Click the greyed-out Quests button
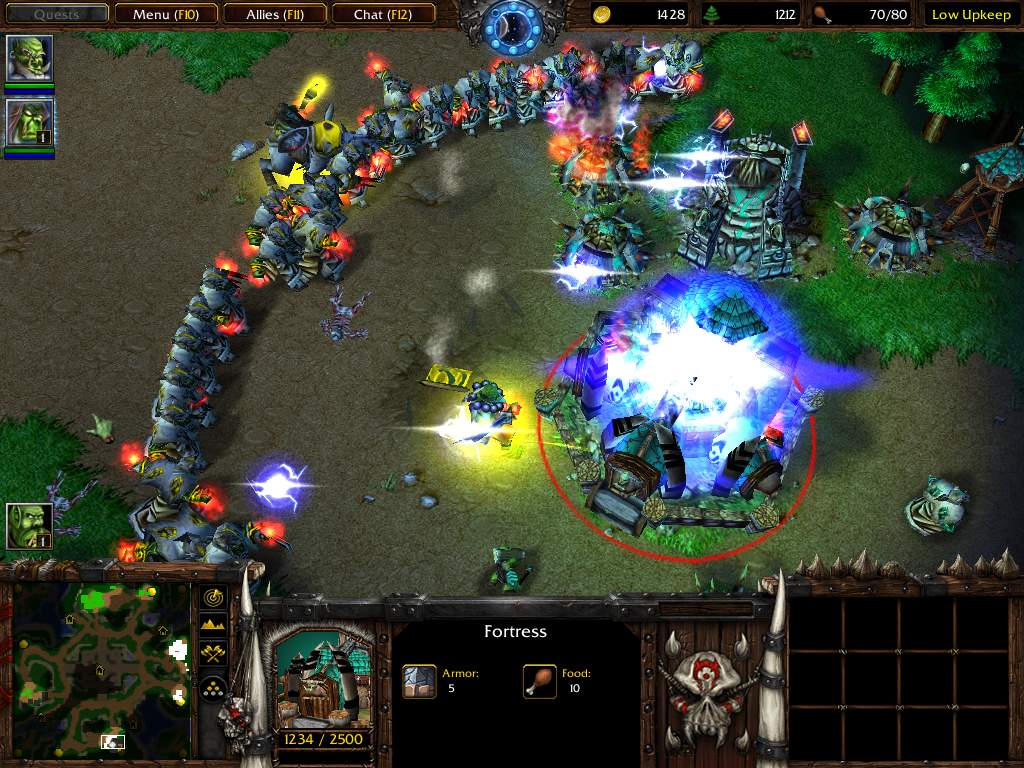The height and width of the screenshot is (768, 1024). coord(56,14)
